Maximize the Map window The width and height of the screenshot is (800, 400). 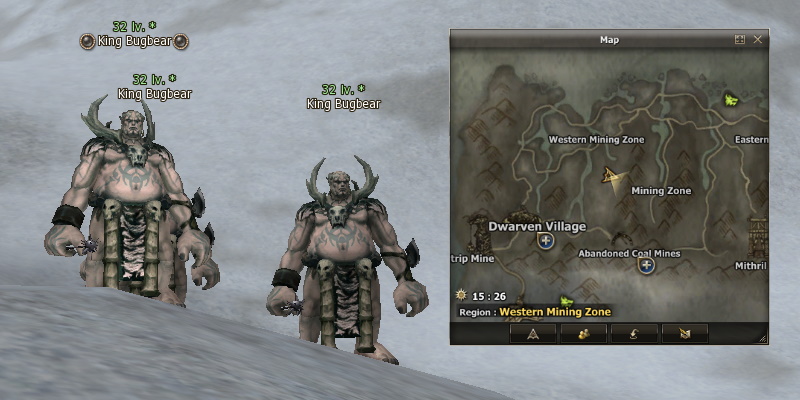740,40
